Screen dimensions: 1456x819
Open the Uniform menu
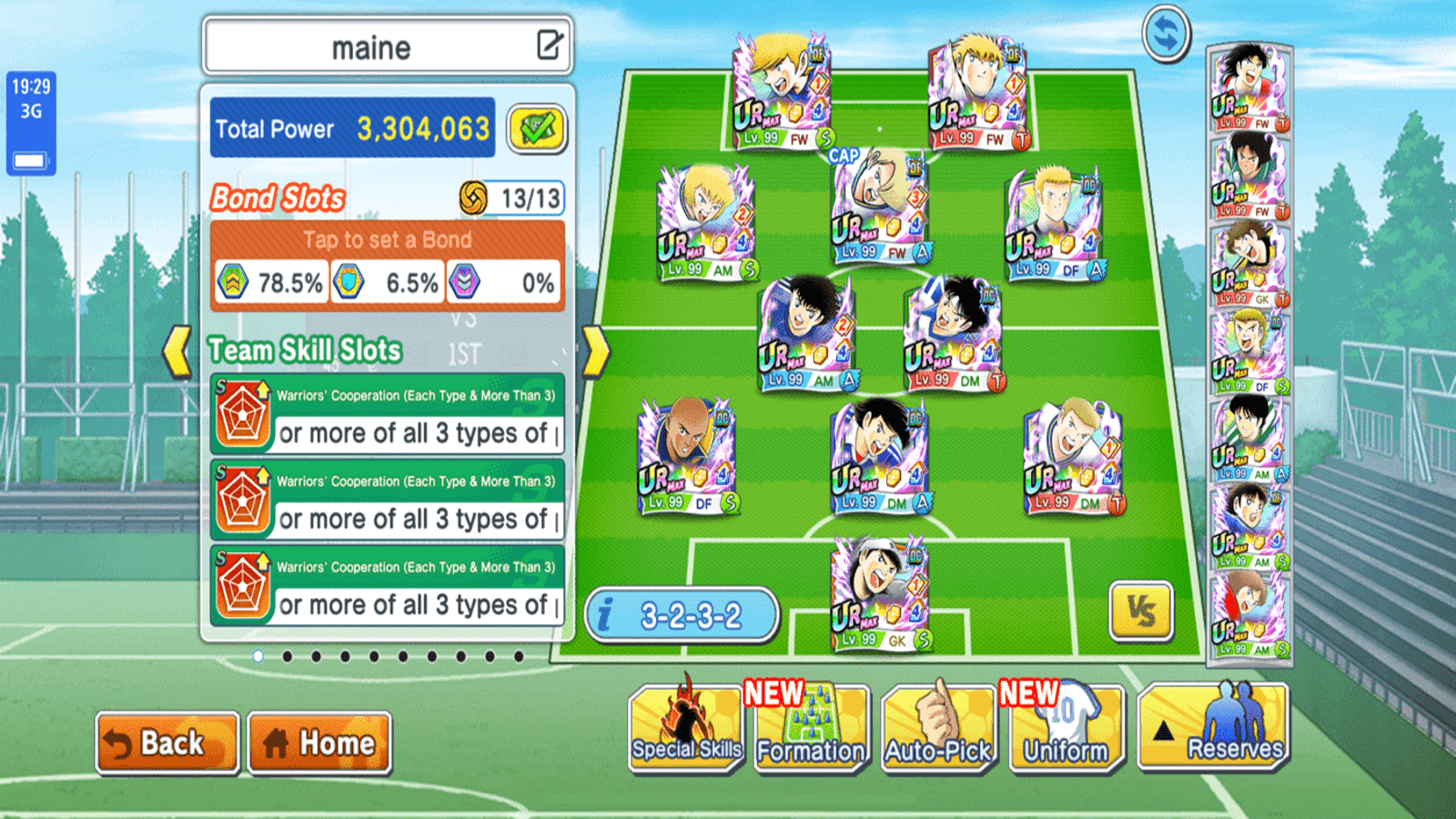click(1066, 730)
